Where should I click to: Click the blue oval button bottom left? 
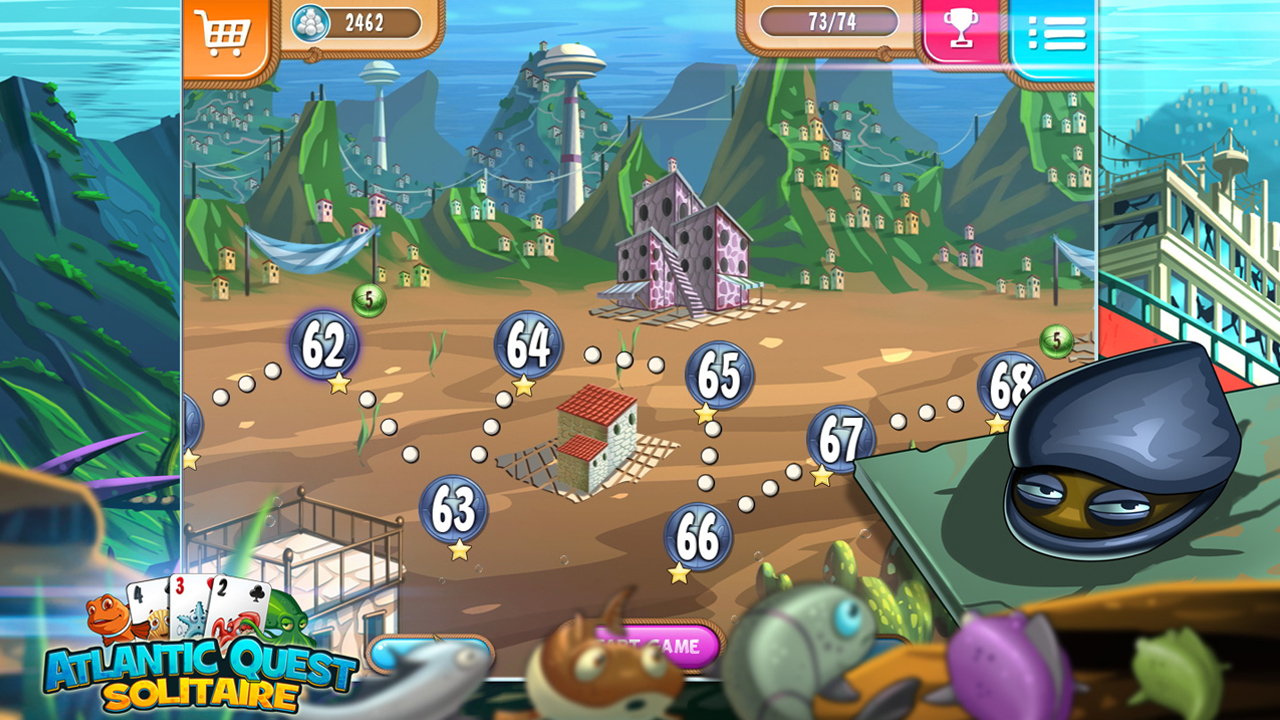(x=430, y=651)
